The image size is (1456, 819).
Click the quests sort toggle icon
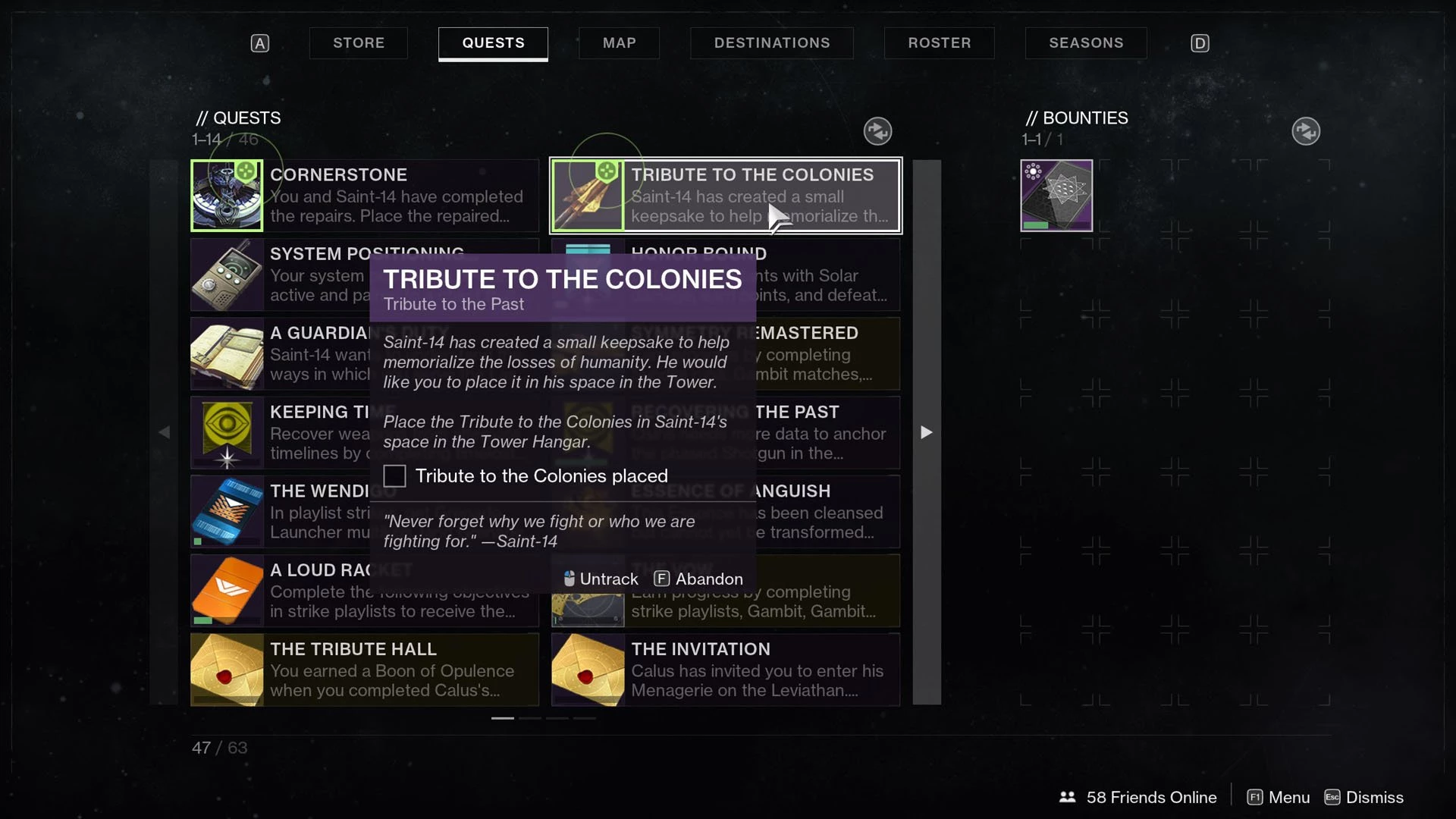877,131
